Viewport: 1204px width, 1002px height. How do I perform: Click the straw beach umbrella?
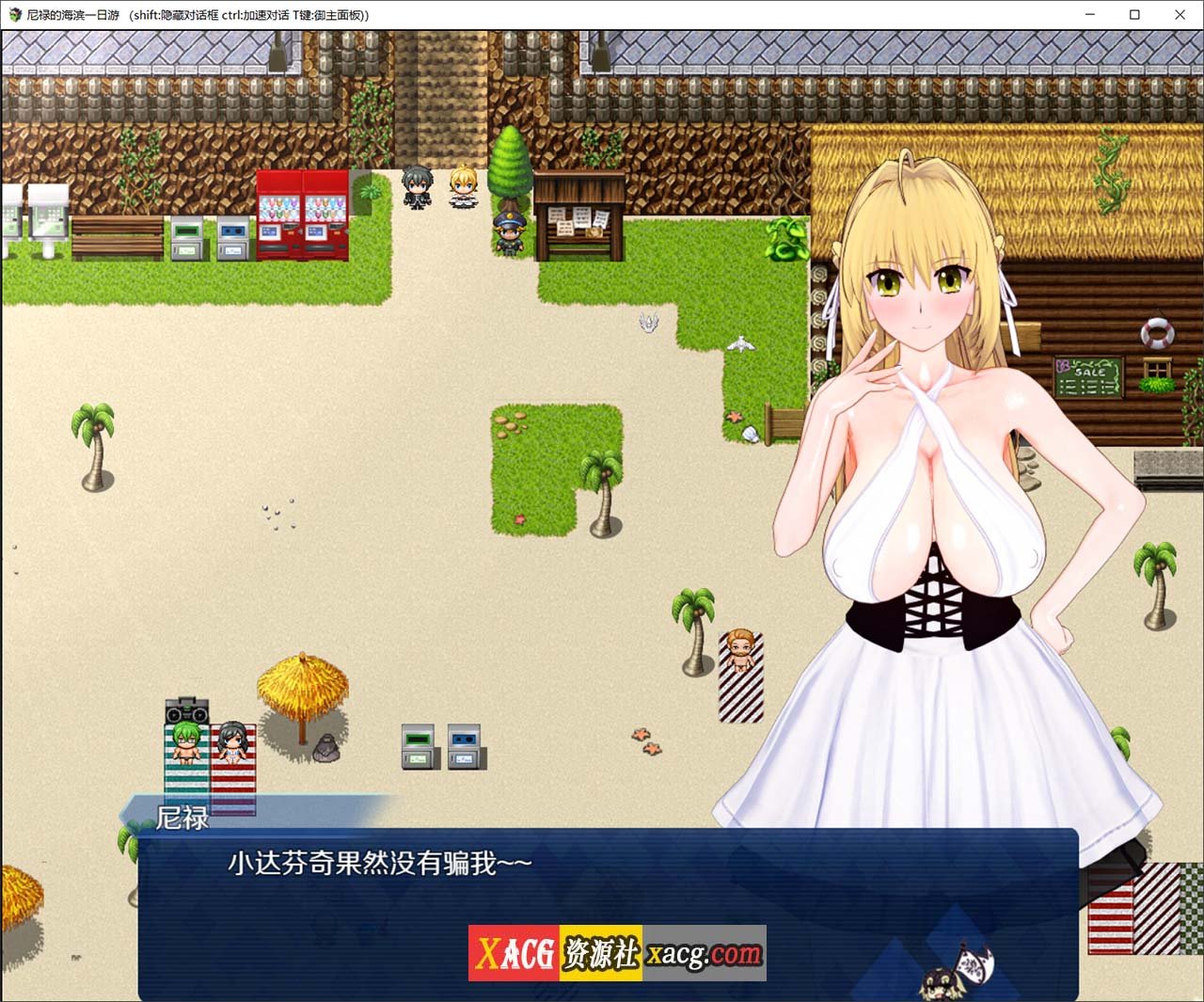click(x=303, y=687)
